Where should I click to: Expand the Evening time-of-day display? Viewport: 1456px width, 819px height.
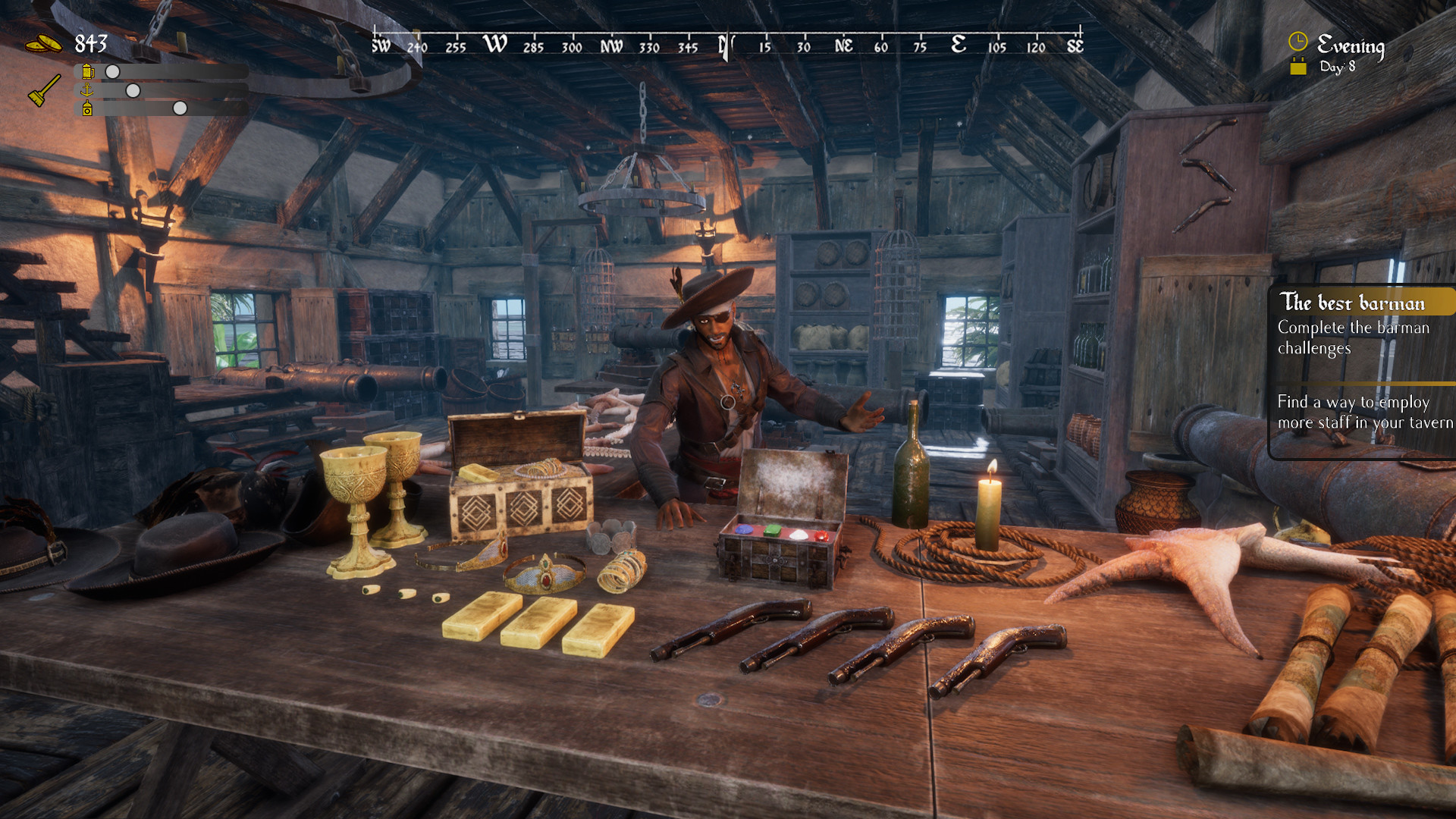(1351, 45)
